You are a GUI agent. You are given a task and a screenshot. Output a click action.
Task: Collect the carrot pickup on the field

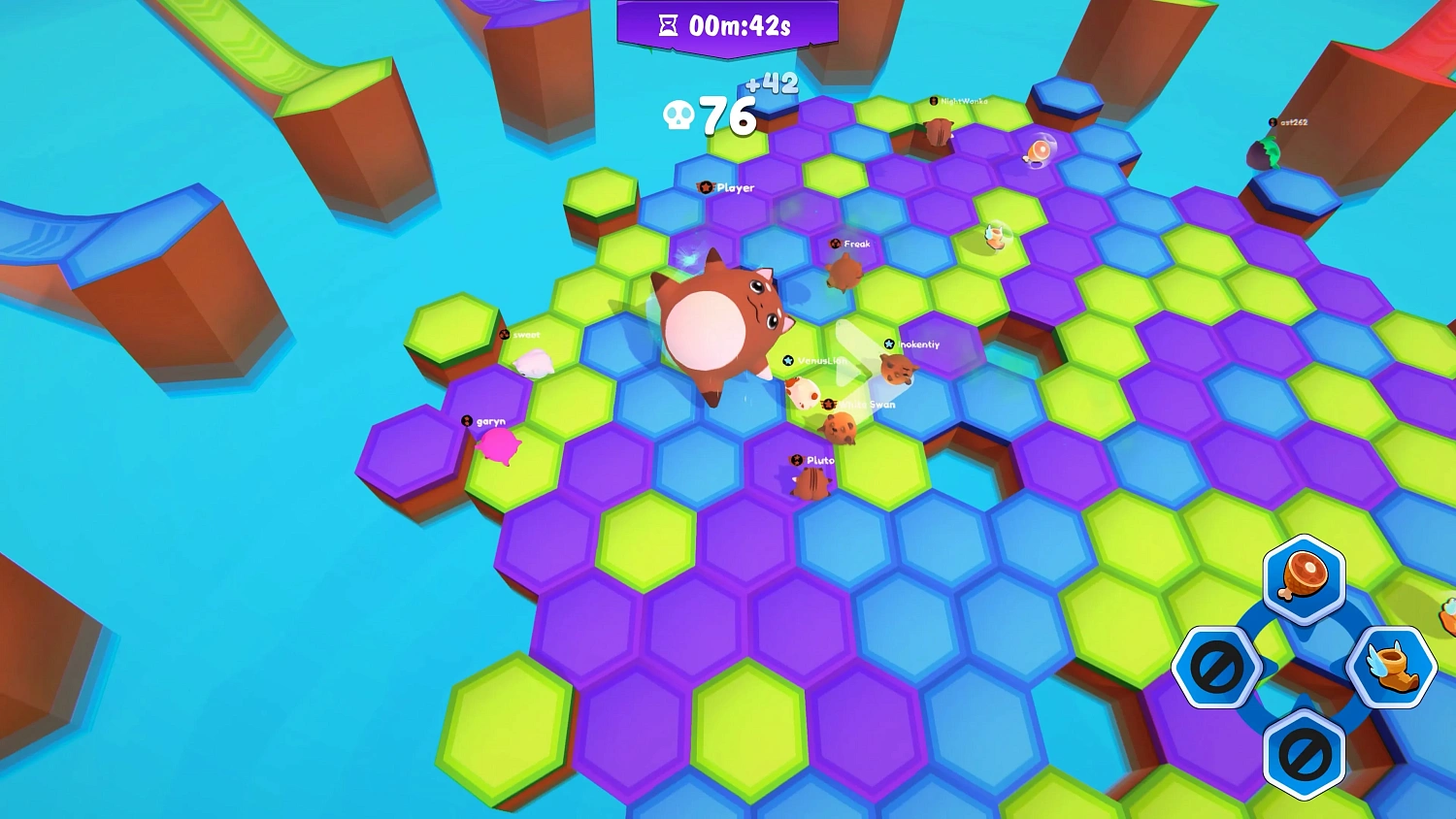tap(994, 236)
